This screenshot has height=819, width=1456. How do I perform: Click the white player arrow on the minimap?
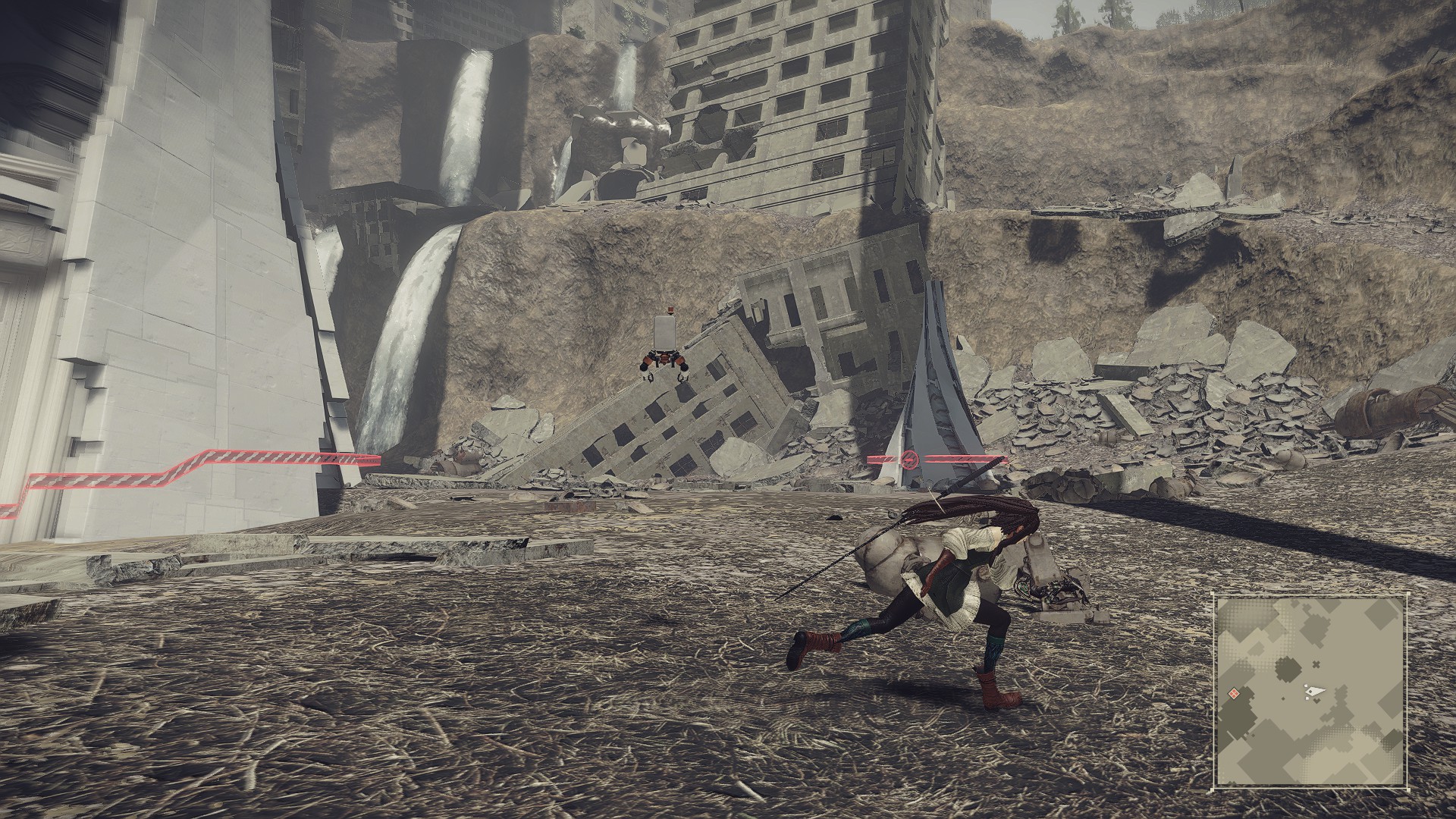point(1316,691)
